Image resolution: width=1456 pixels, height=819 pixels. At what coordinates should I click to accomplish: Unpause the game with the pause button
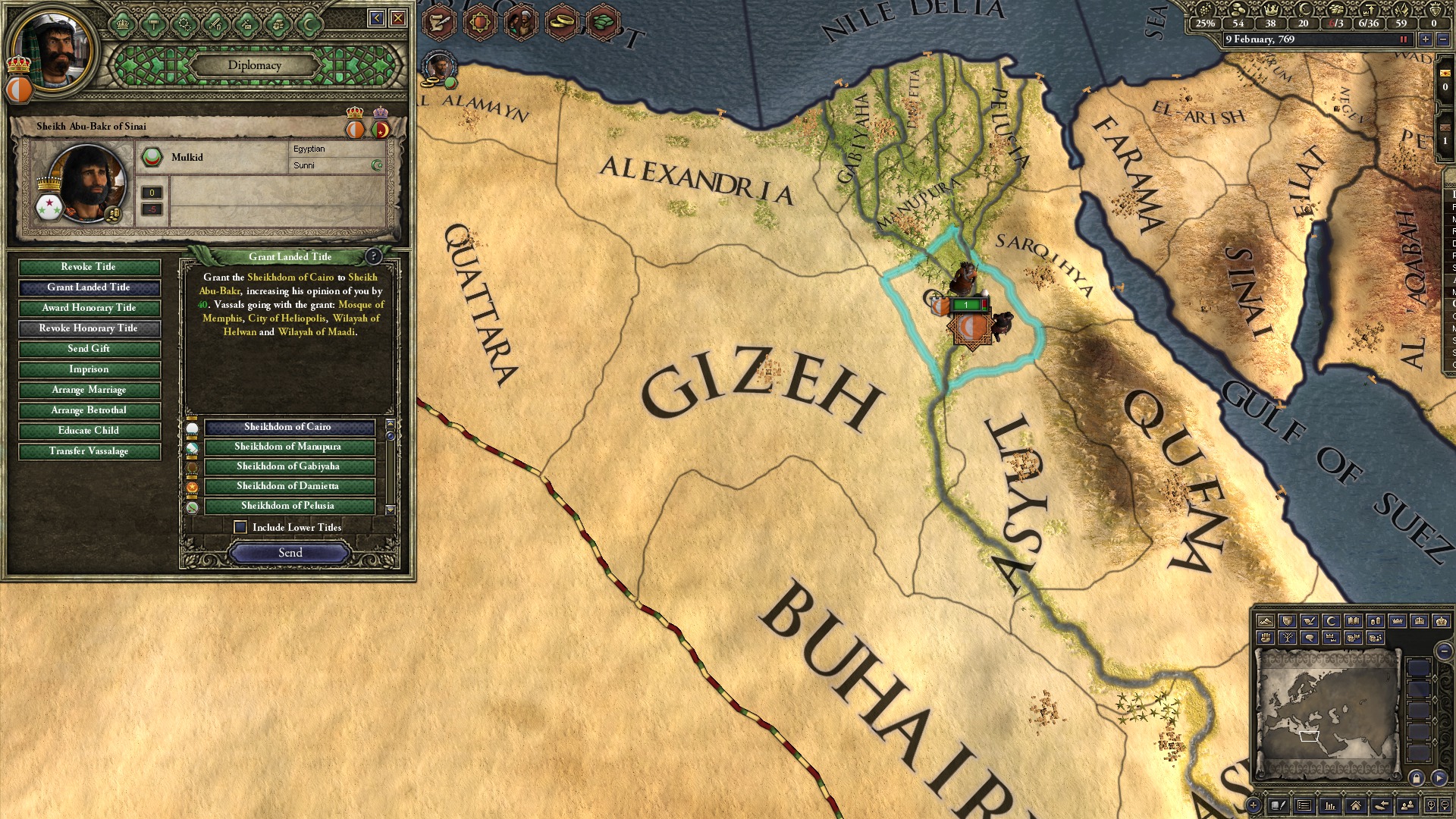pos(1403,39)
